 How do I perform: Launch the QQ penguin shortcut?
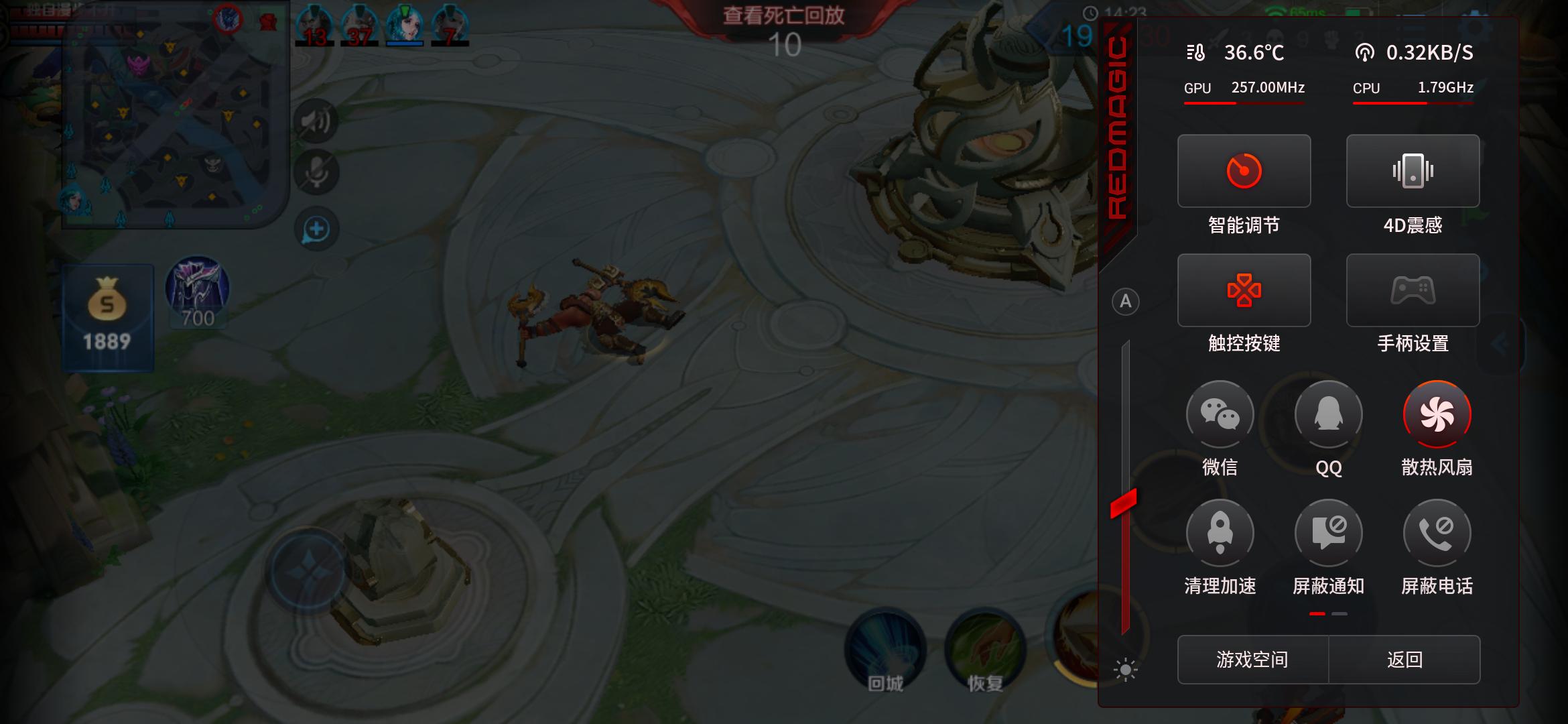(x=1328, y=414)
